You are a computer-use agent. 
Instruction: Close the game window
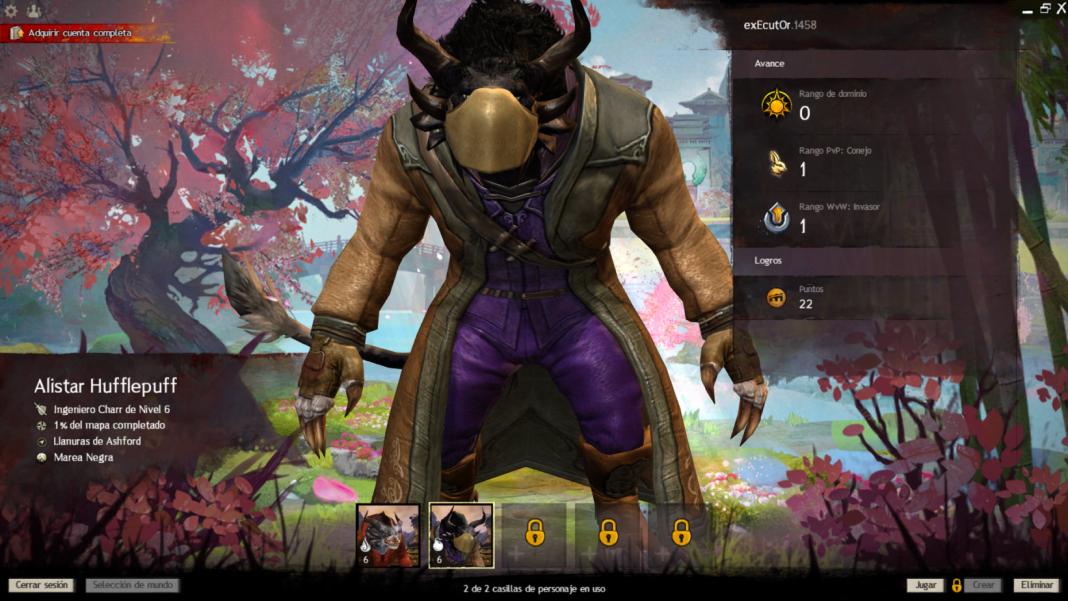click(1060, 8)
